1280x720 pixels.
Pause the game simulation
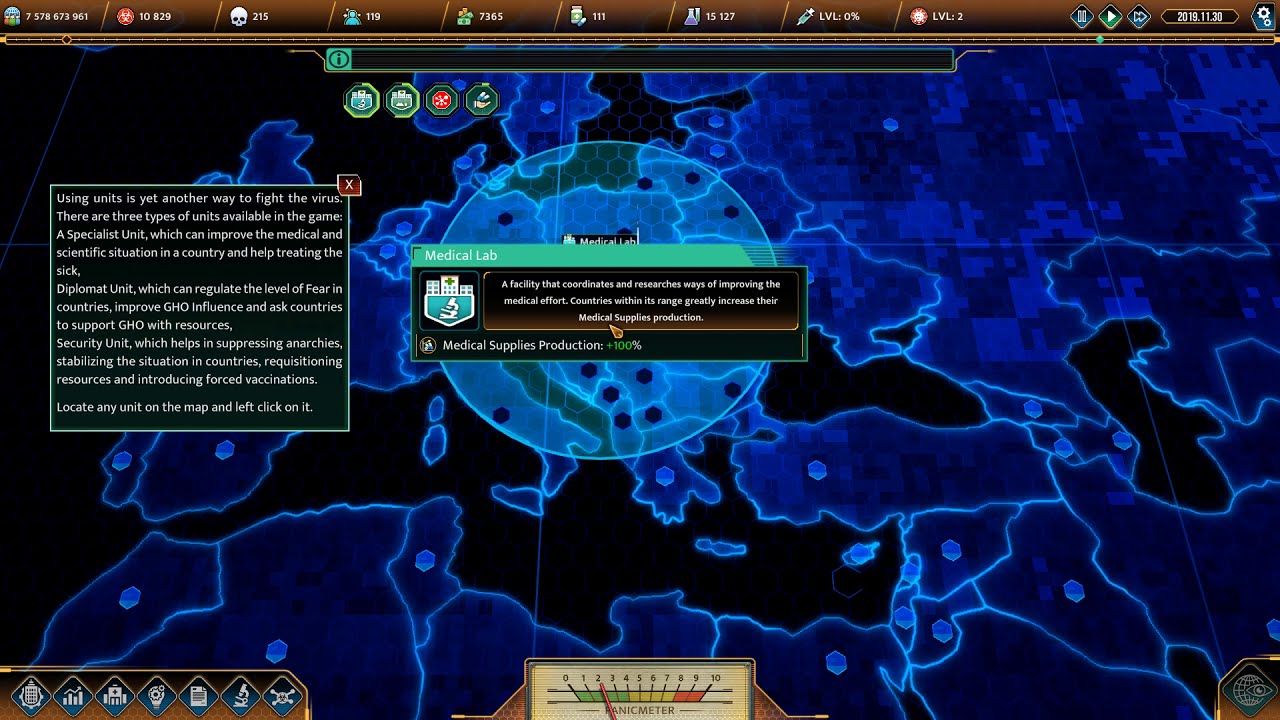(x=1082, y=16)
